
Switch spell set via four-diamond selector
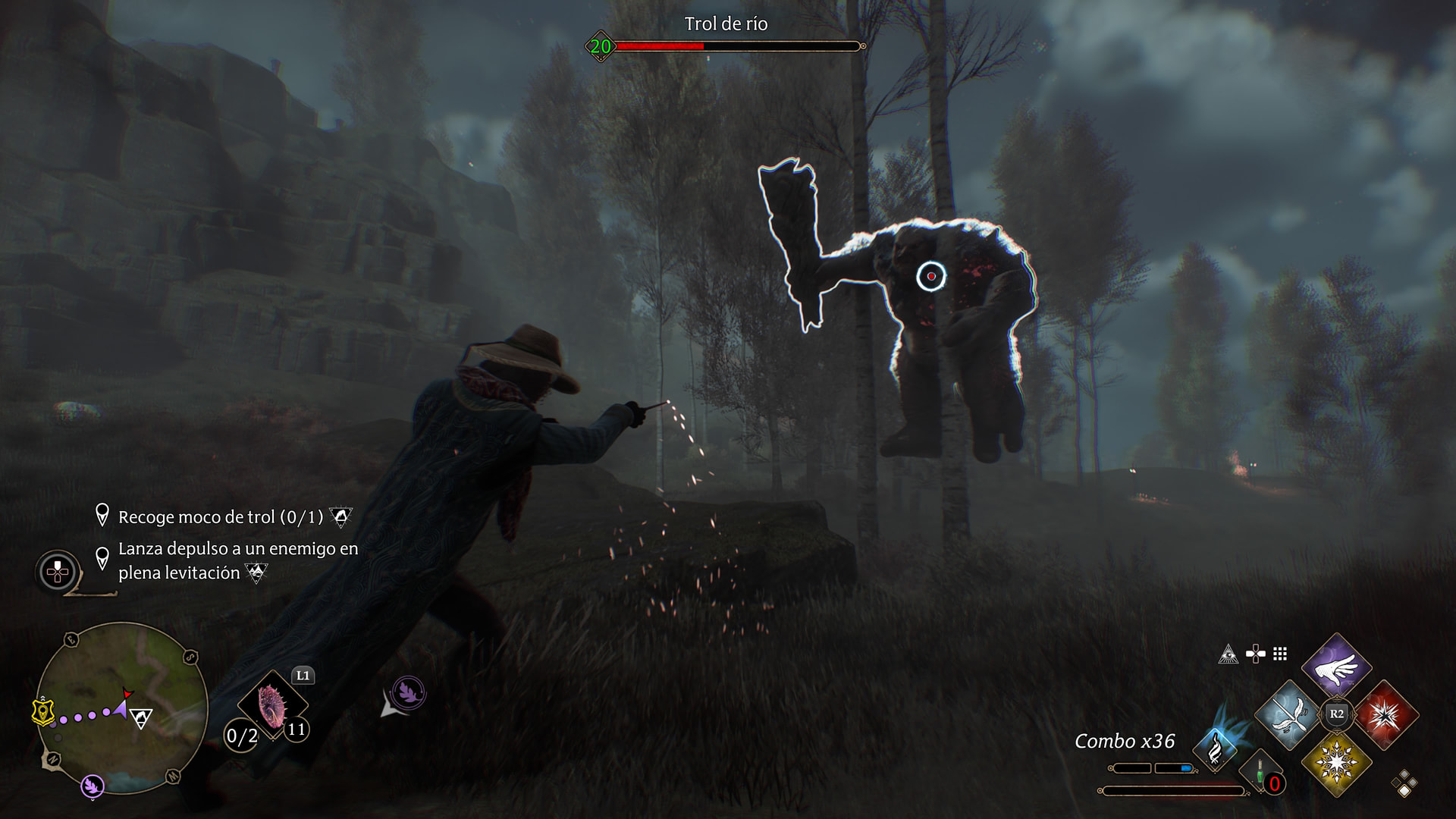[x=1404, y=783]
